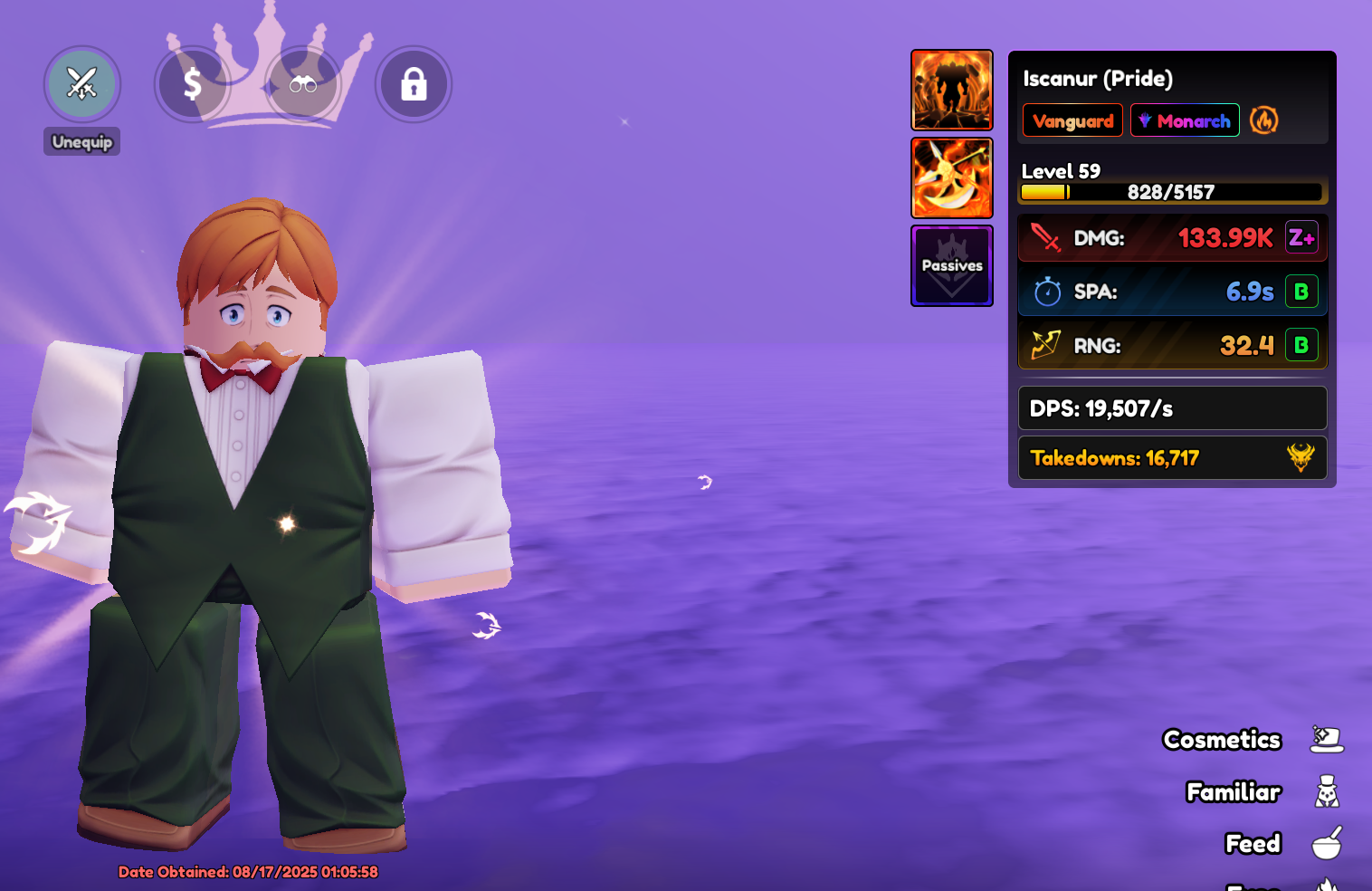
Task: Toggle the padlock lock button
Action: 414,84
